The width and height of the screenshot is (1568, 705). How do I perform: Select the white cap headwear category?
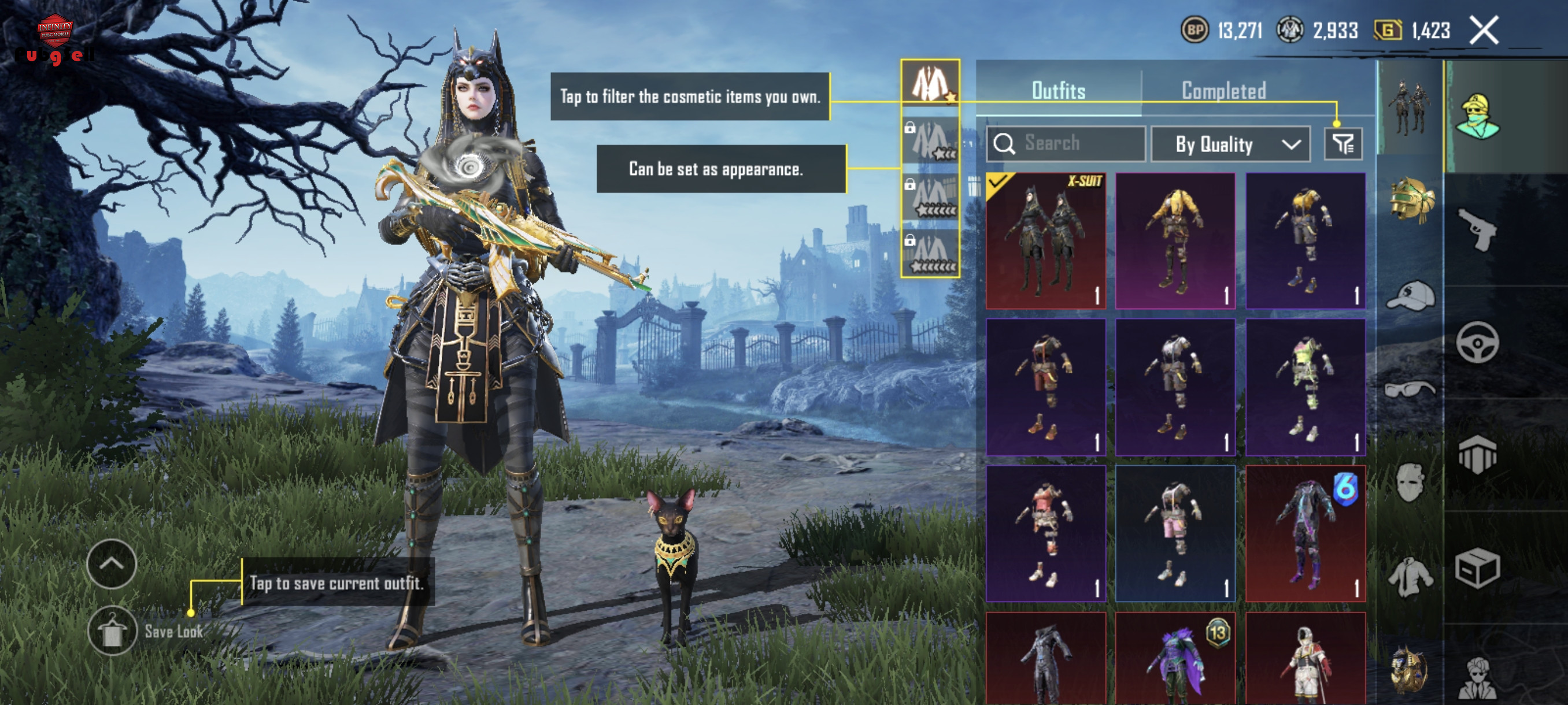1410,296
